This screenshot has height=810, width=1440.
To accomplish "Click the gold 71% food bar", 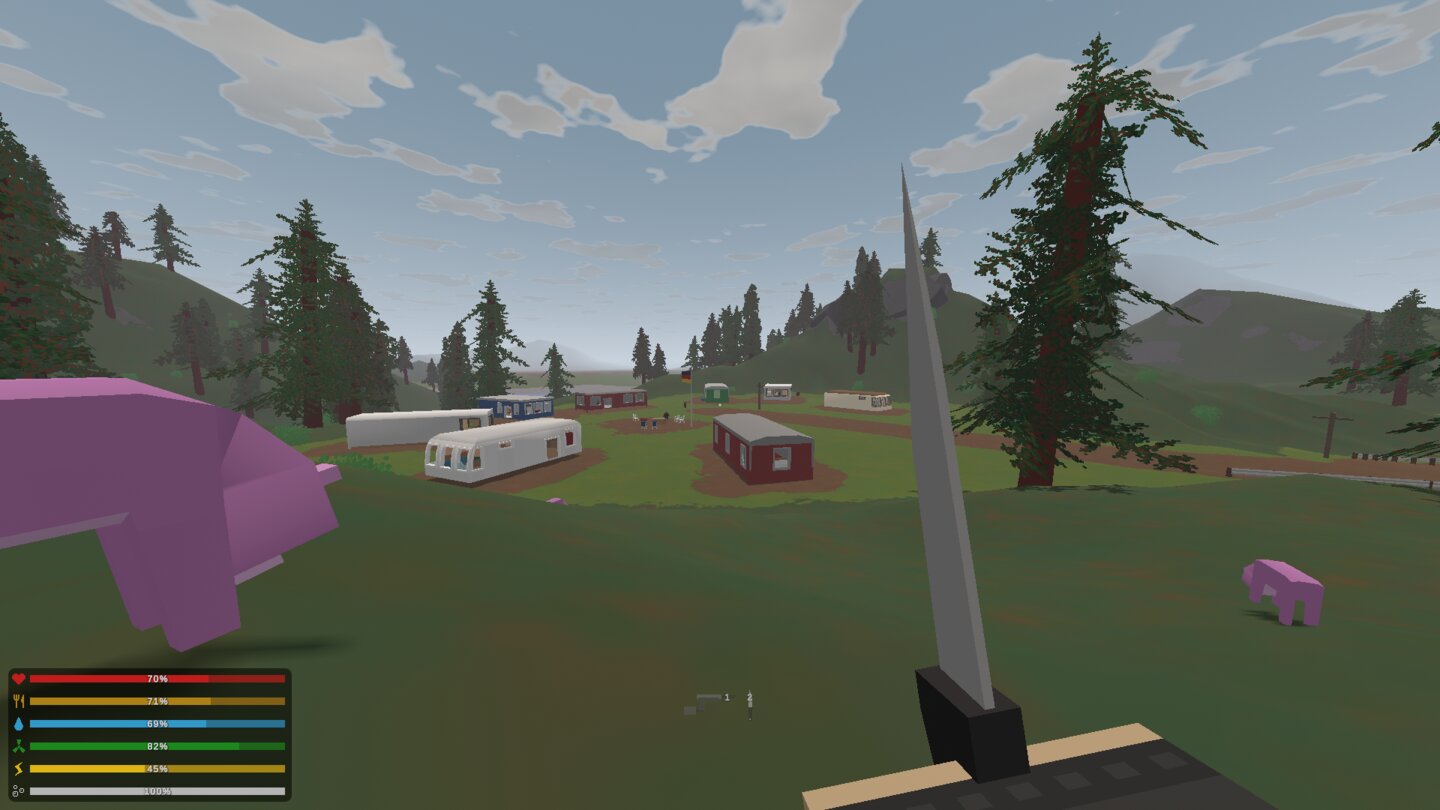I will point(155,700).
